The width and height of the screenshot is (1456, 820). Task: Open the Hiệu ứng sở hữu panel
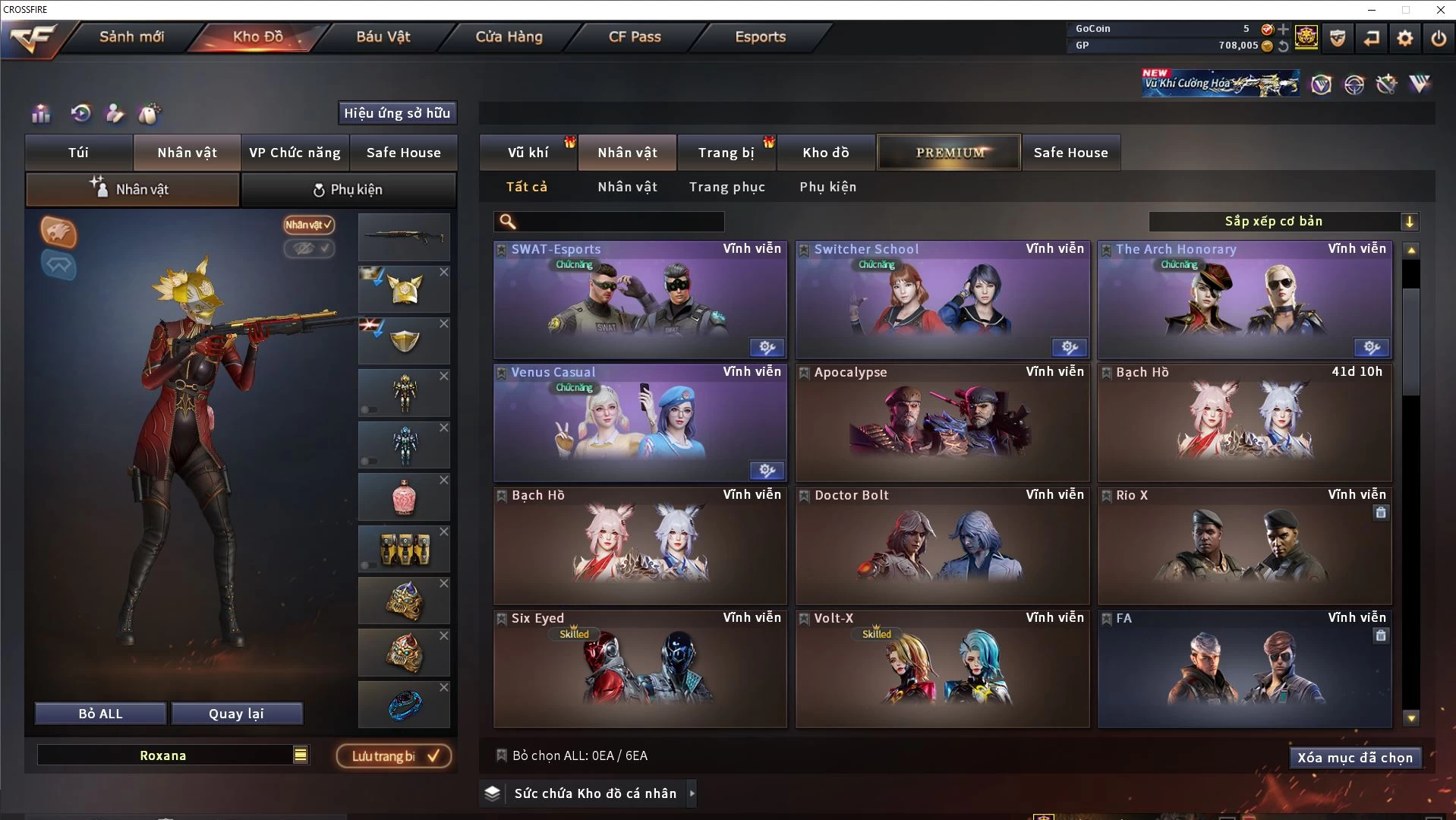[x=396, y=113]
